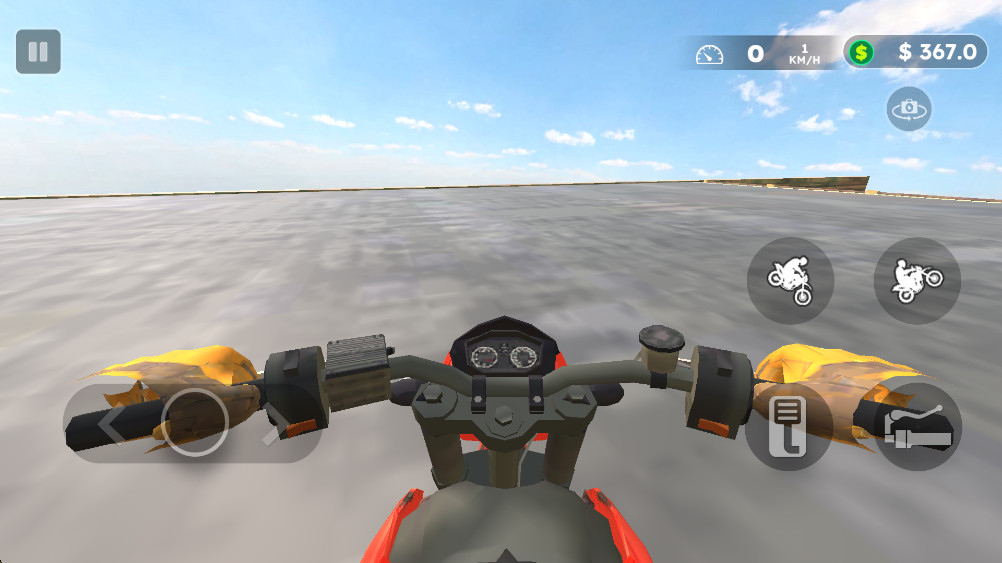Hit the throttle handlebar button
The height and width of the screenshot is (563, 1002).
917,427
